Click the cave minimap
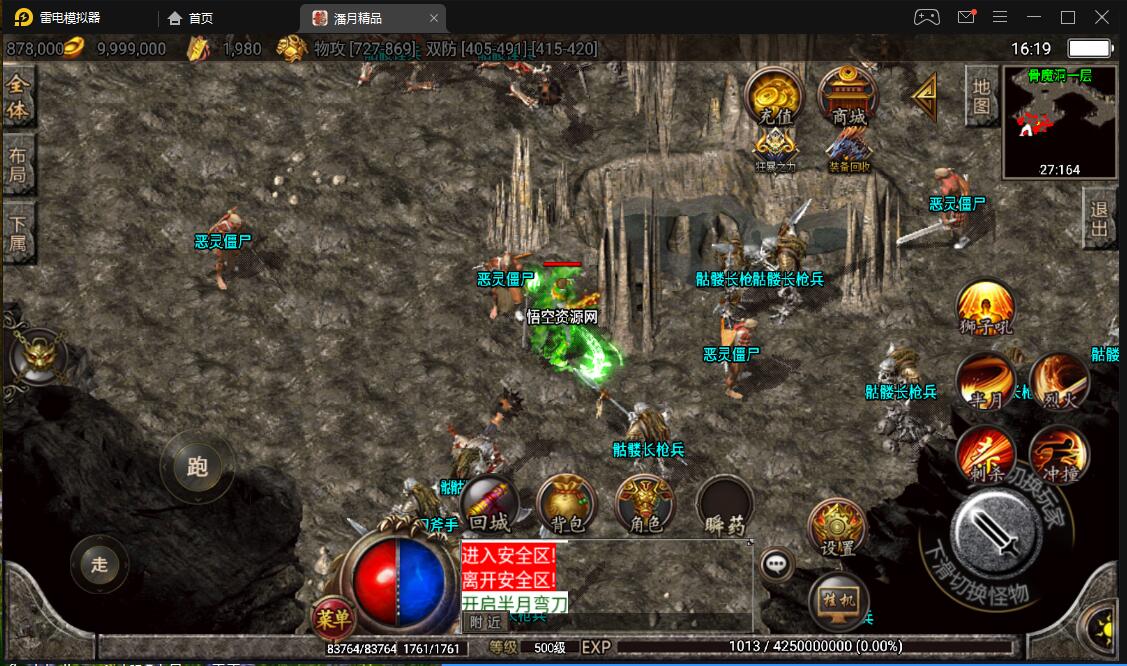 coord(1059,120)
